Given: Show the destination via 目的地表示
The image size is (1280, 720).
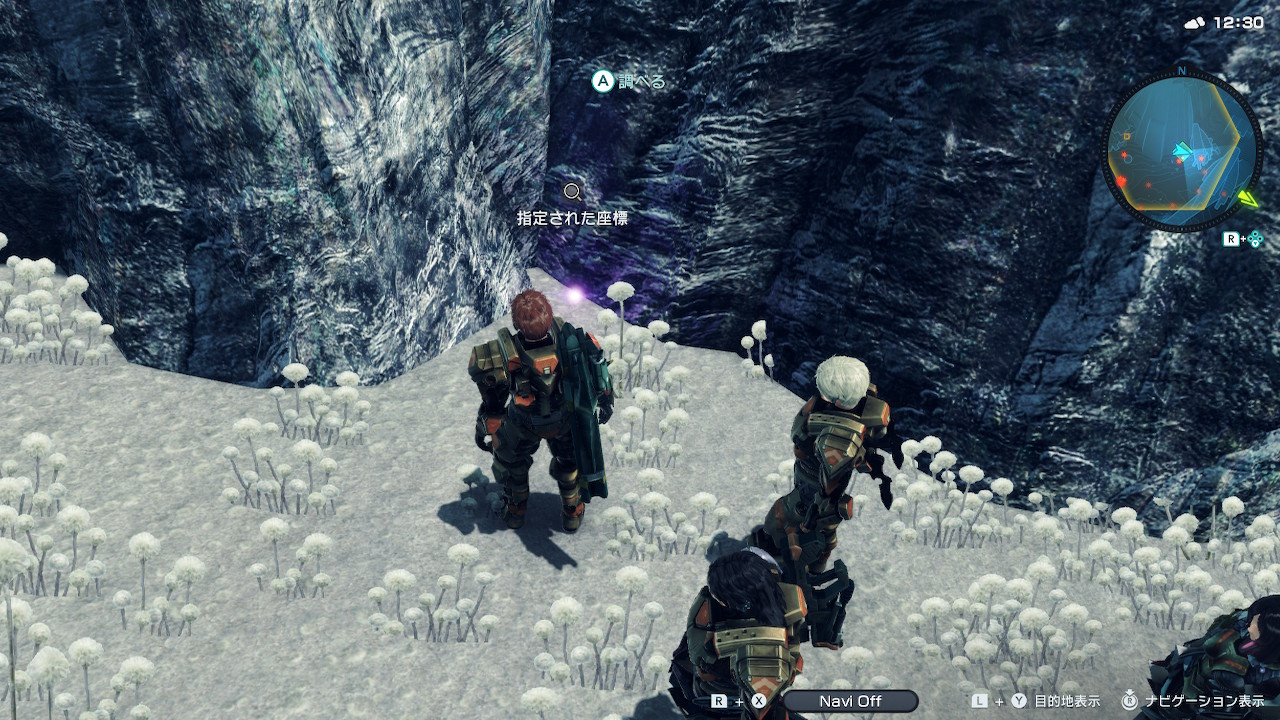Looking at the screenshot, I should [1066, 701].
